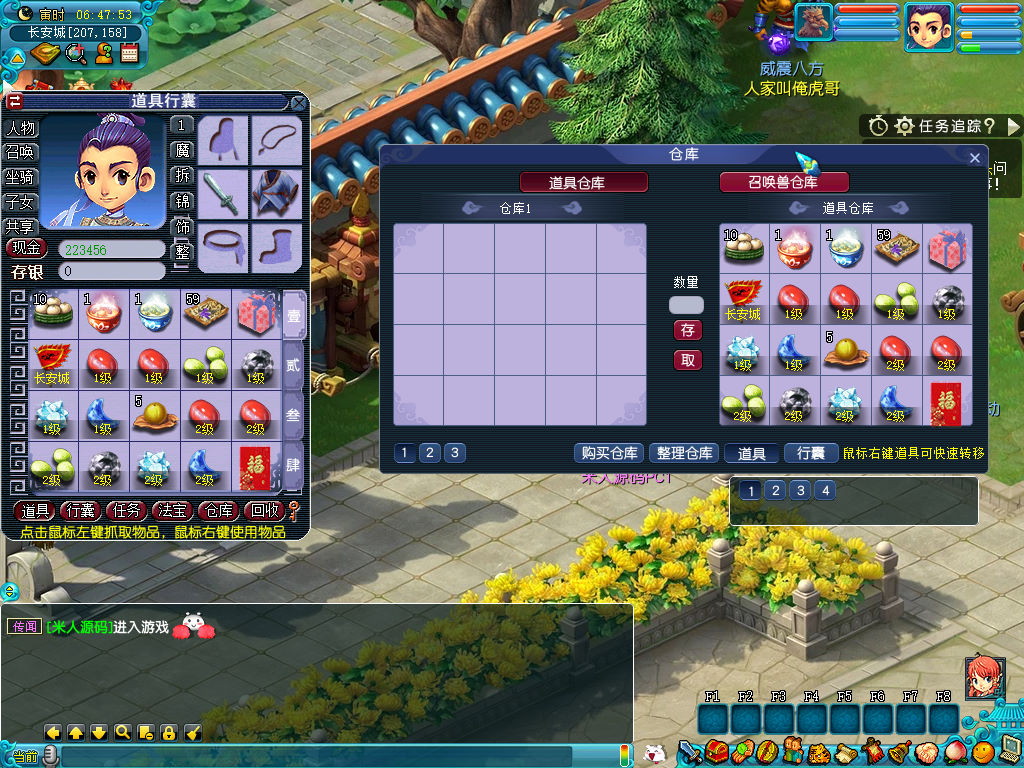This screenshot has width=1024, height=768.
Task: Select the 数量 quantity input field
Action: (686, 305)
